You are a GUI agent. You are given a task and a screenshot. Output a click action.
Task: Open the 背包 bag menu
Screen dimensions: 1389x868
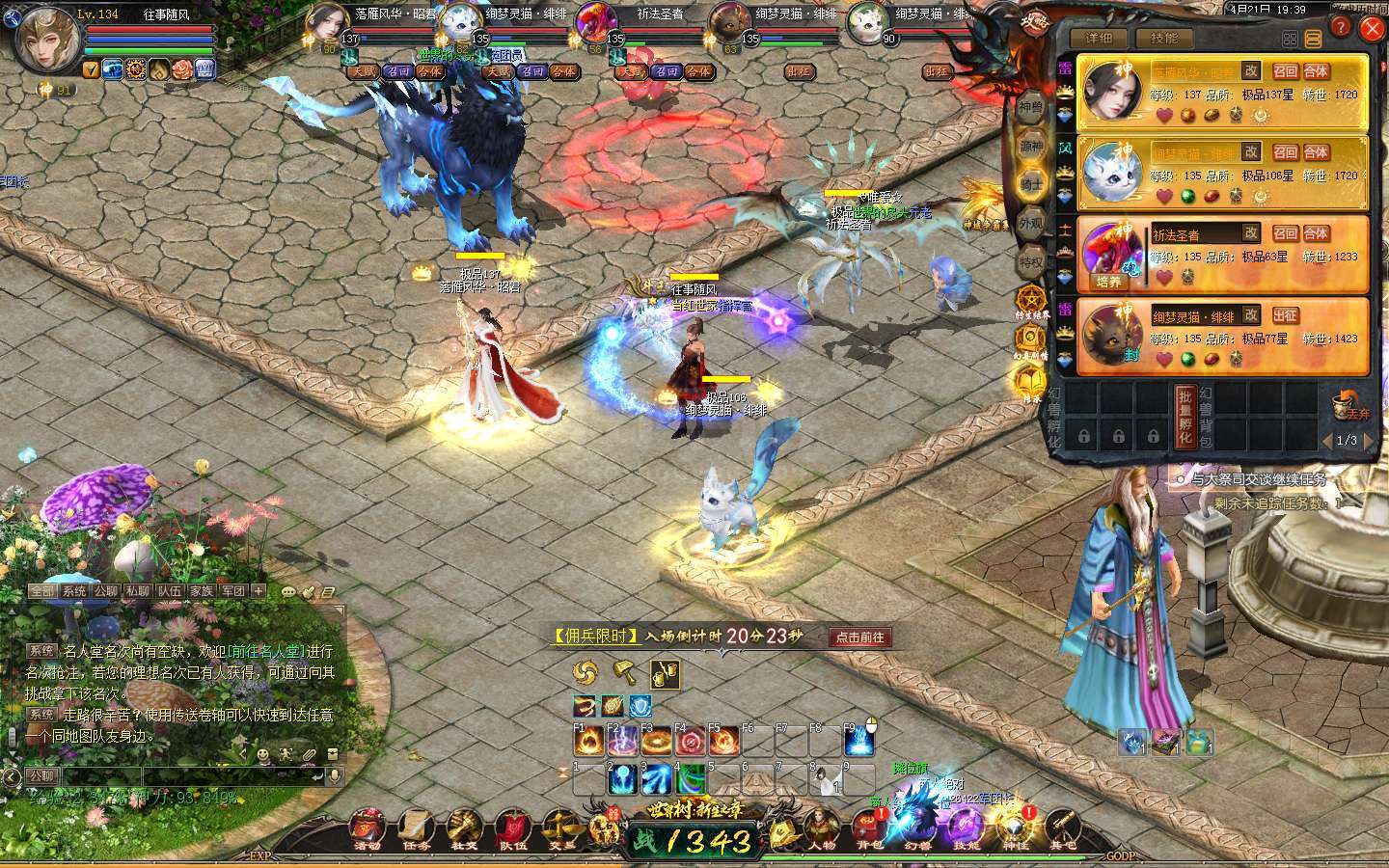click(868, 829)
